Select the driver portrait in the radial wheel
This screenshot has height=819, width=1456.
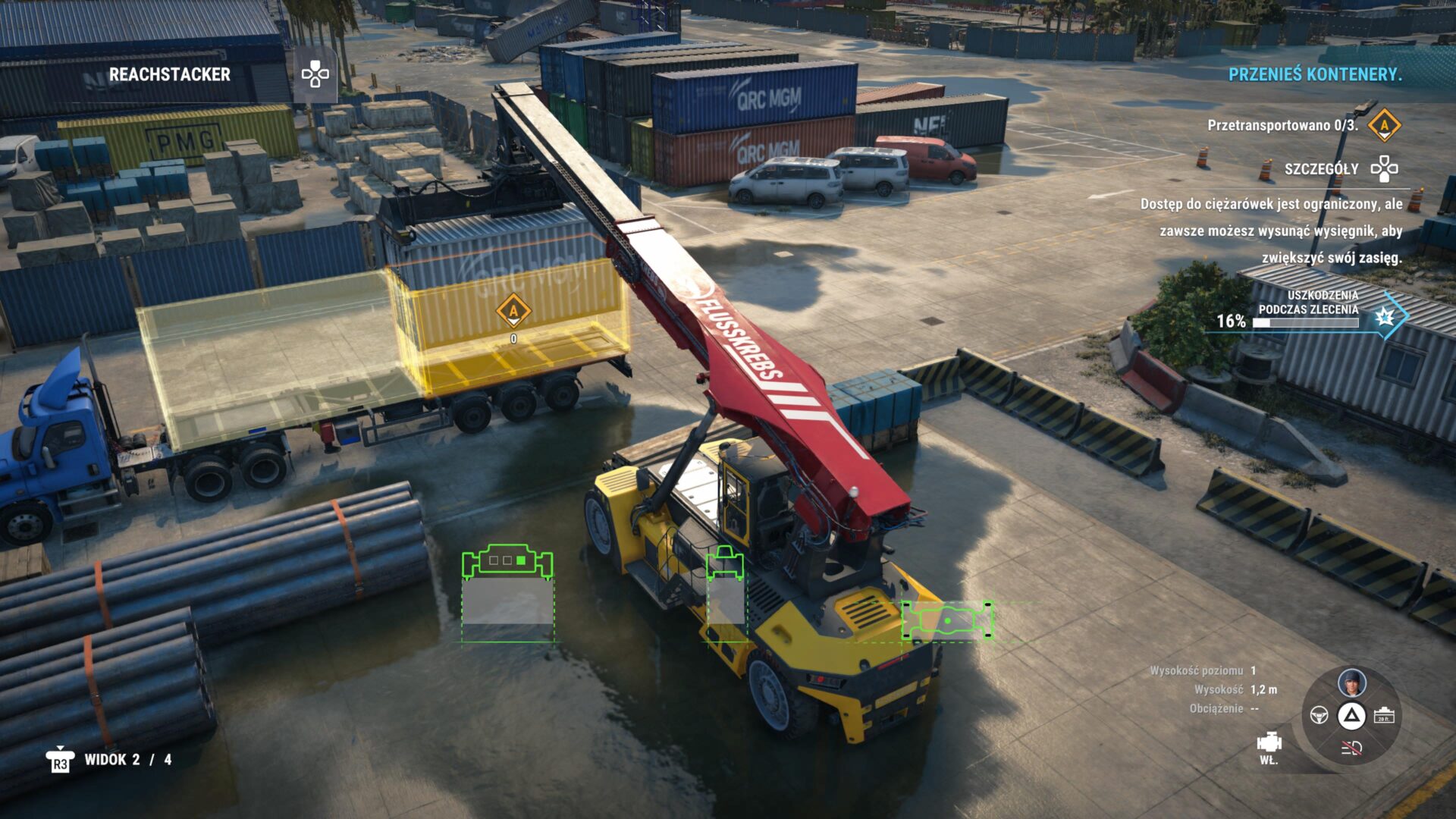(1351, 682)
